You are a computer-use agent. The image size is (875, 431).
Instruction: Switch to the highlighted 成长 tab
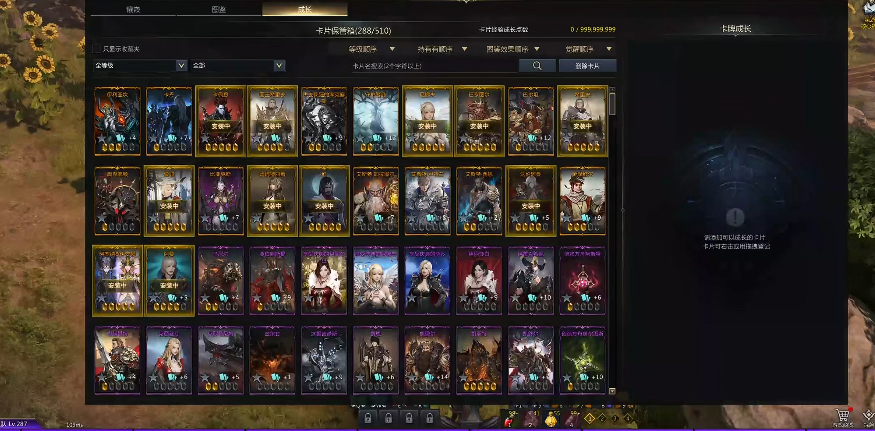tap(305, 9)
